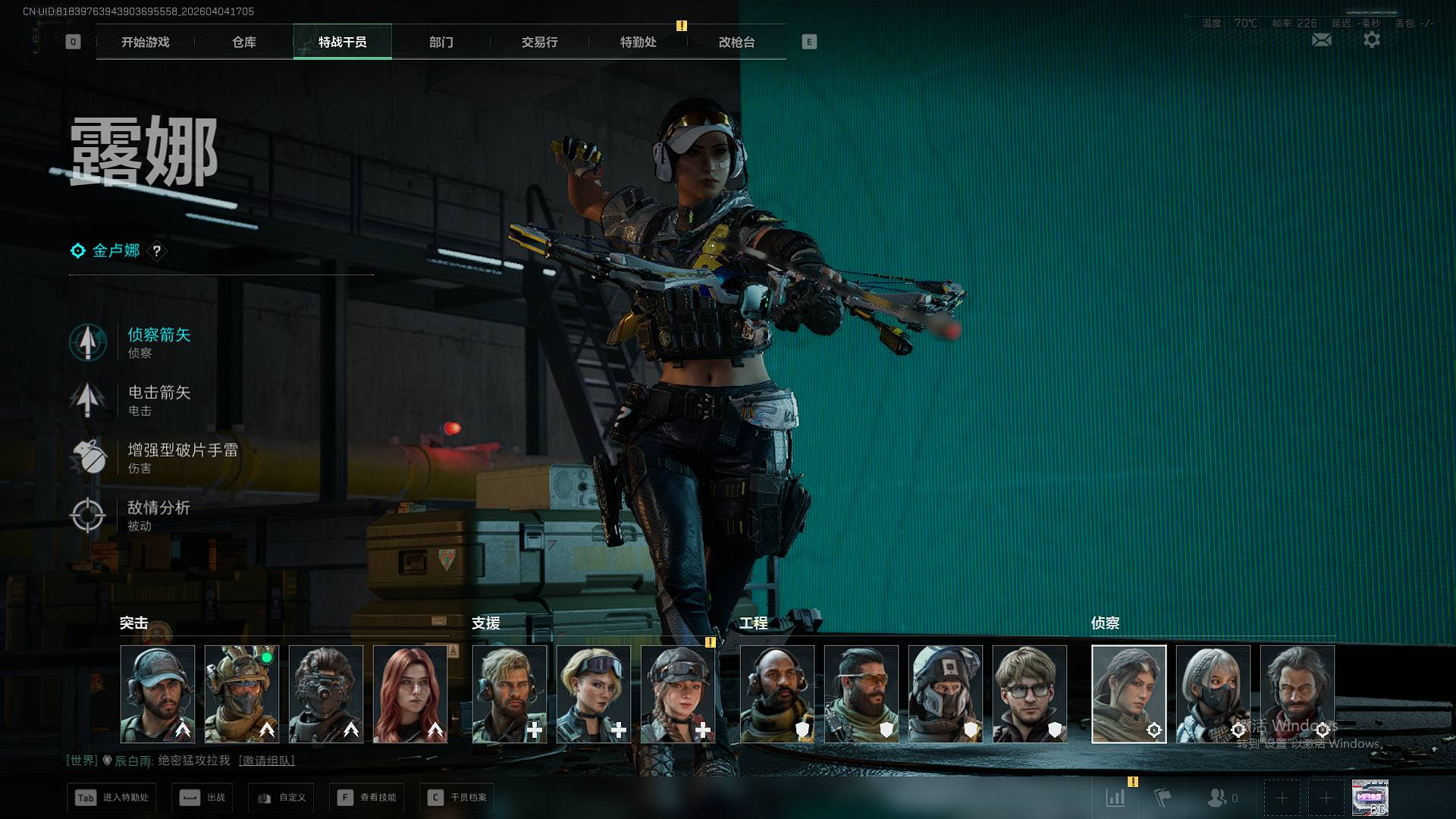1456x819 pixels.
Task: Select the red-haired assault operator portrait
Action: (410, 694)
